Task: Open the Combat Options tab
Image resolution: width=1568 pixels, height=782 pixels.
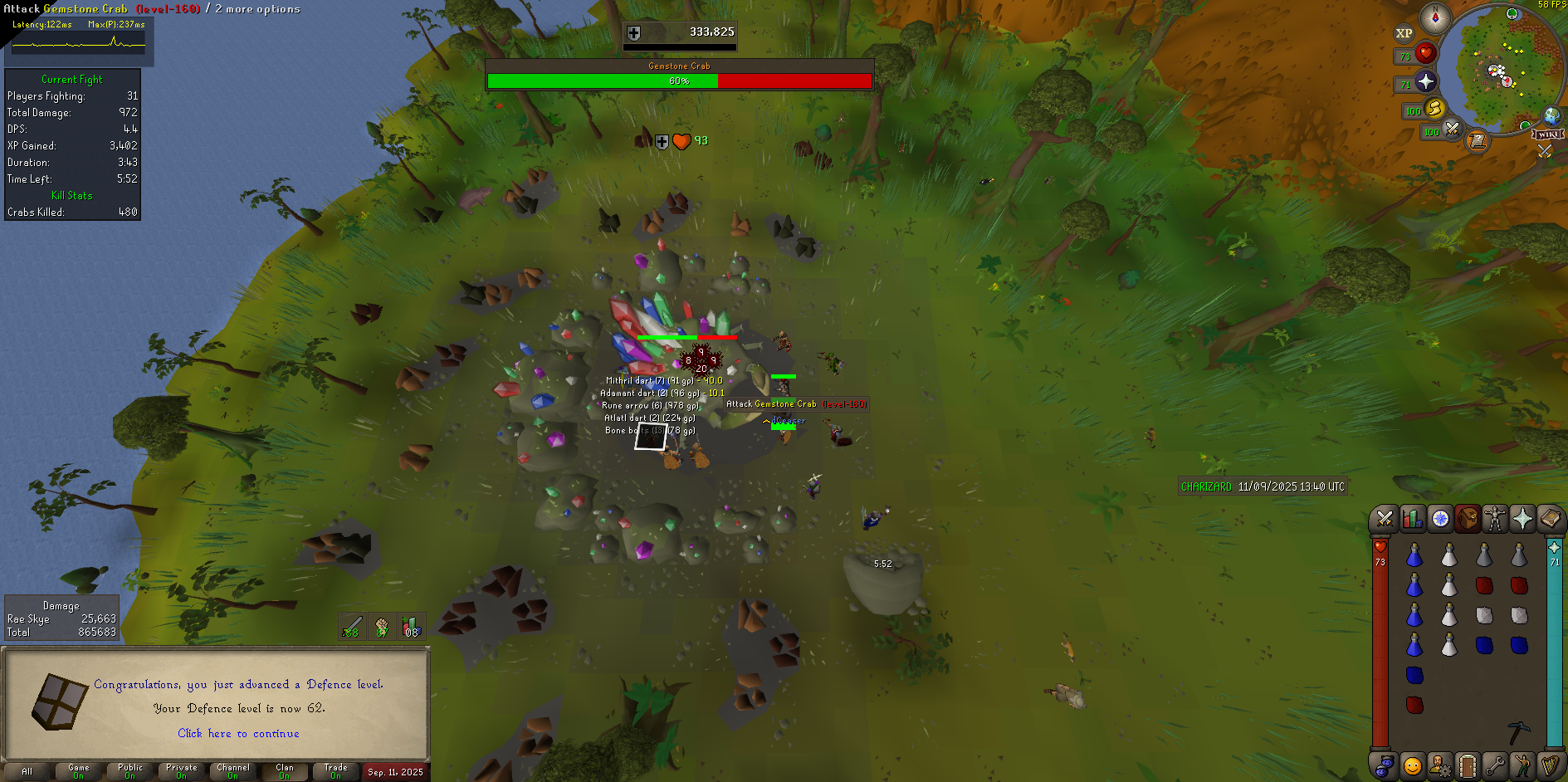Action: point(1384,519)
